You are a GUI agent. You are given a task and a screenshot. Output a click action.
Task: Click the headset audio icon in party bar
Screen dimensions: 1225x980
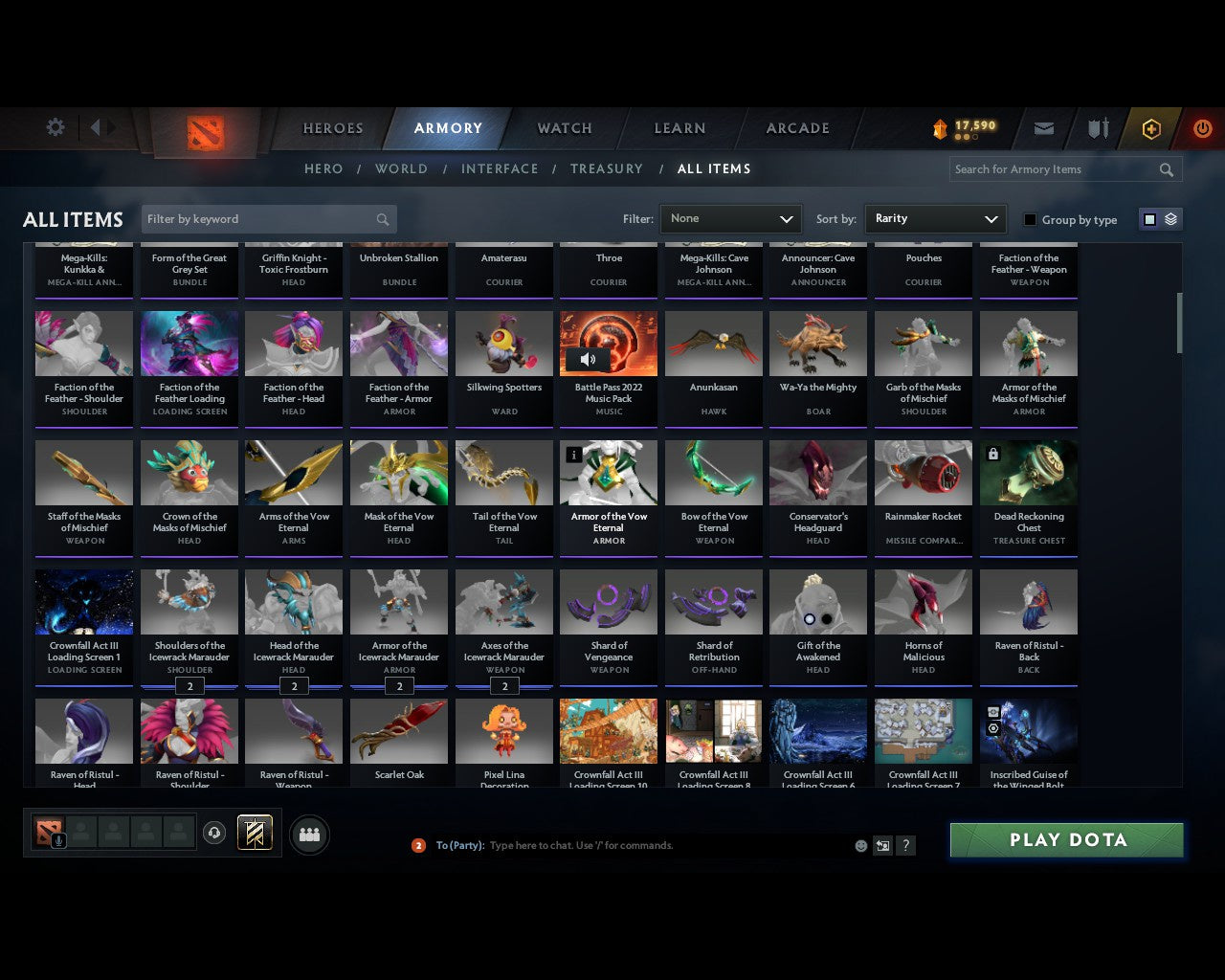pyautogui.click(x=216, y=833)
